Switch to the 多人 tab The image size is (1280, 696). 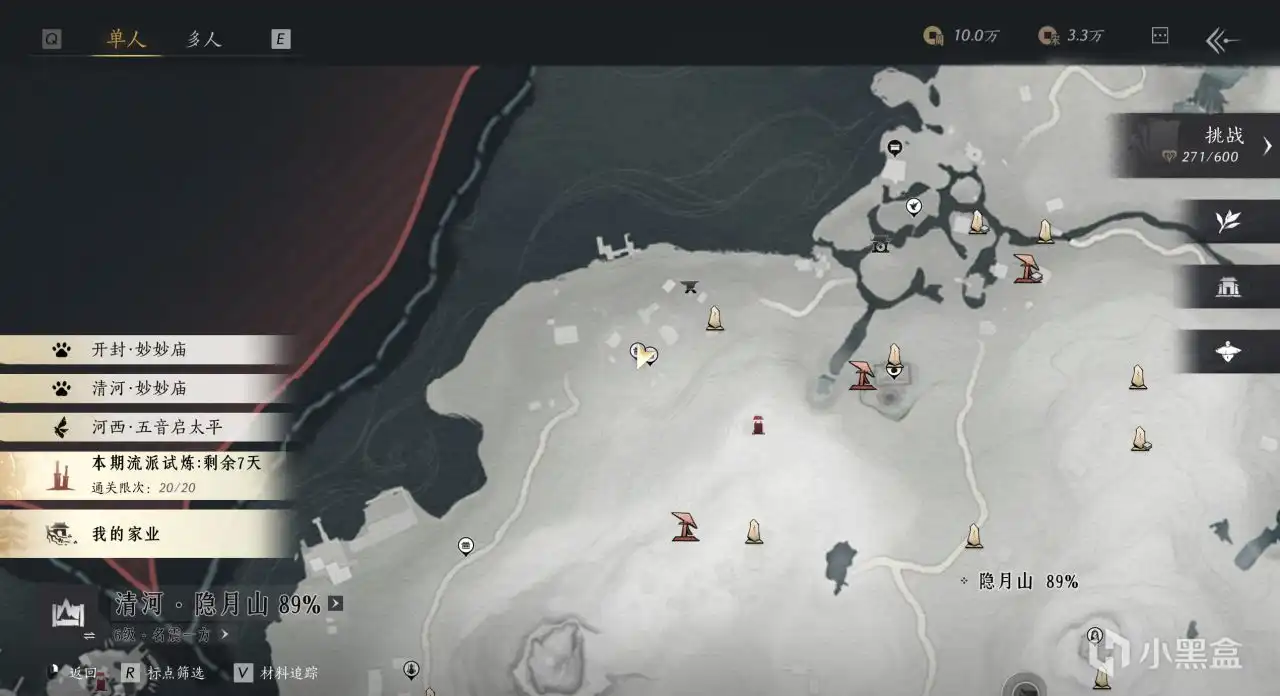coord(203,39)
